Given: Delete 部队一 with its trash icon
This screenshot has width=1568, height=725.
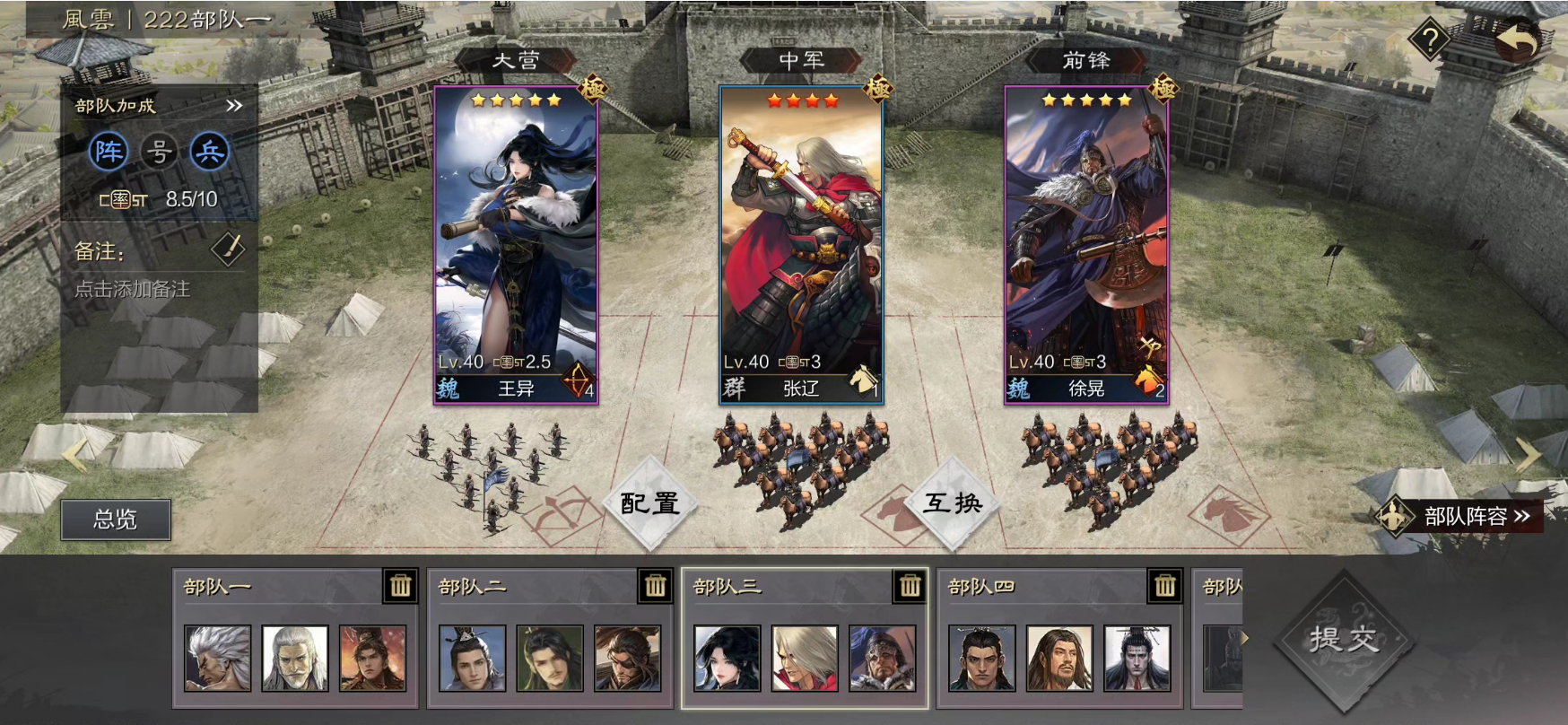Looking at the screenshot, I should 400,586.
